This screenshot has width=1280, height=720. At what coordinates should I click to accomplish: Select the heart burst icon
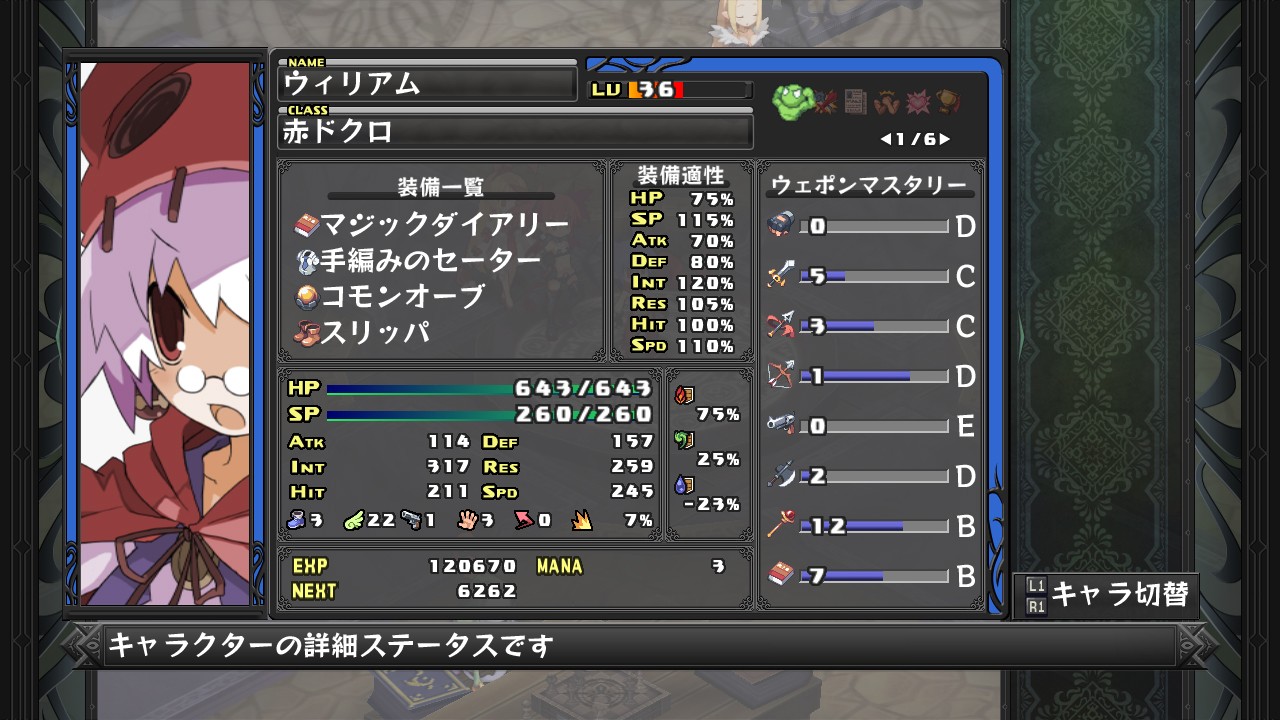pos(918,101)
